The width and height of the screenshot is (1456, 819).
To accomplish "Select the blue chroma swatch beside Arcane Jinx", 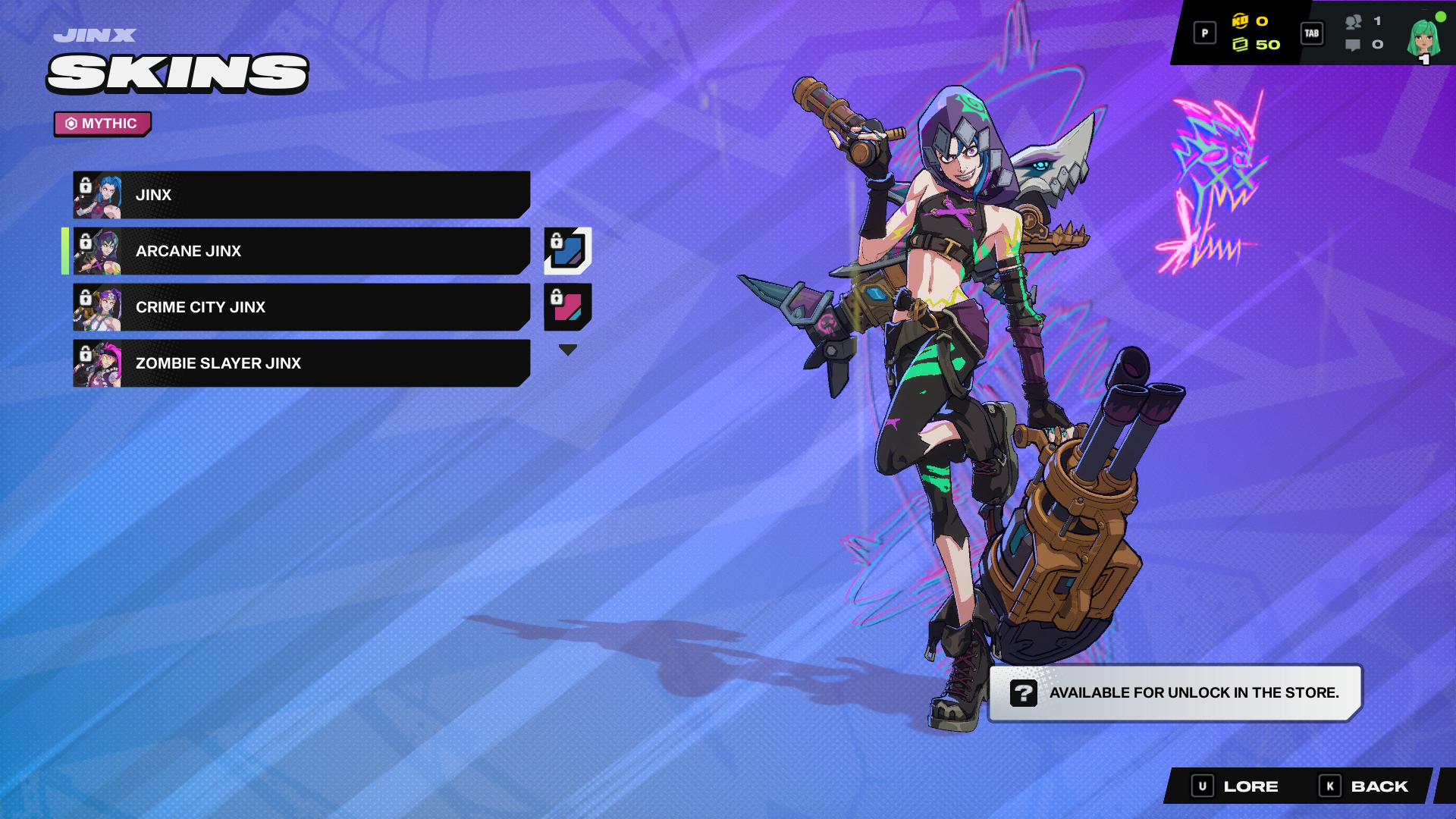I will coord(567,251).
